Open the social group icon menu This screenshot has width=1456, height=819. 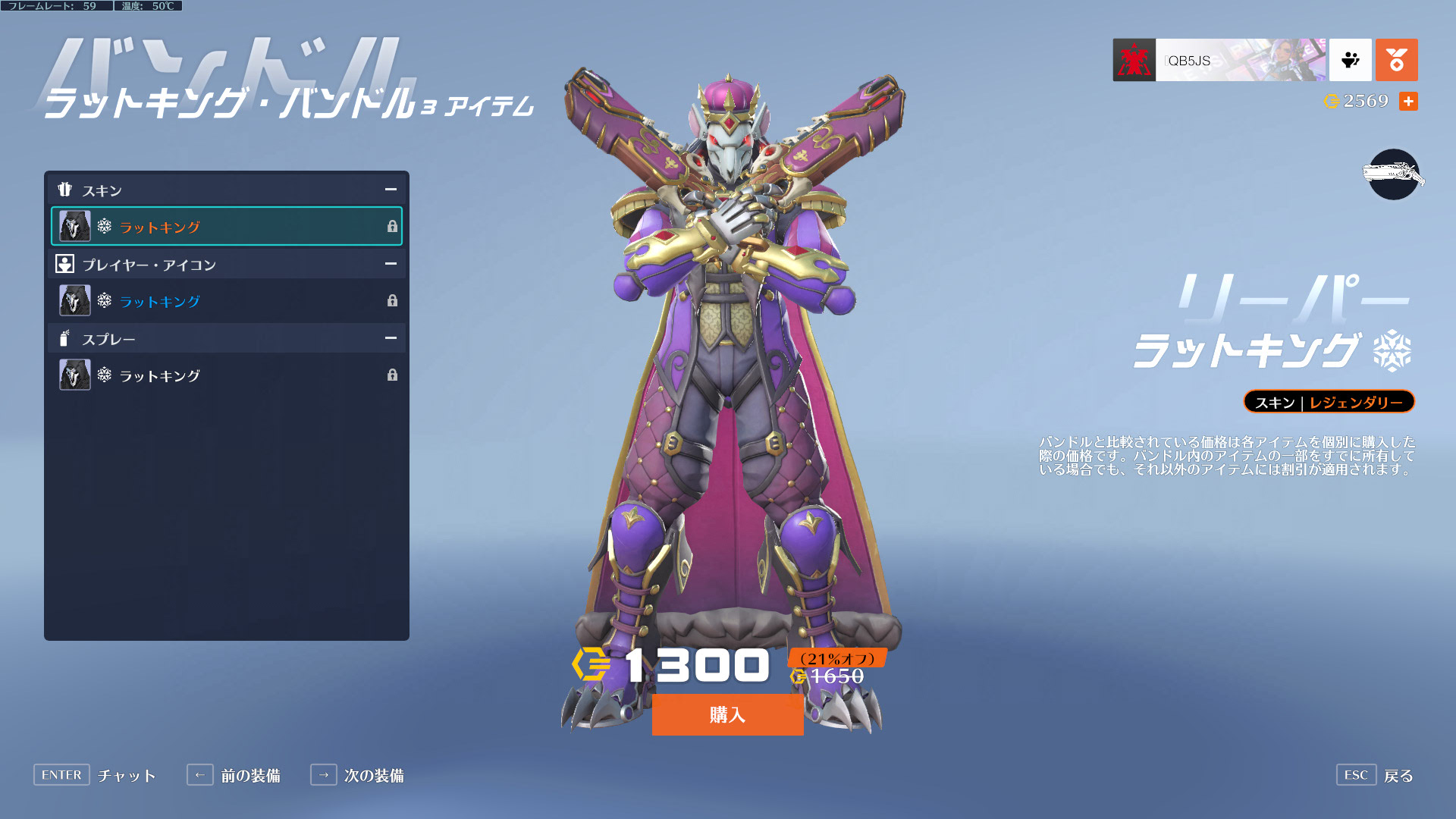tap(1350, 60)
